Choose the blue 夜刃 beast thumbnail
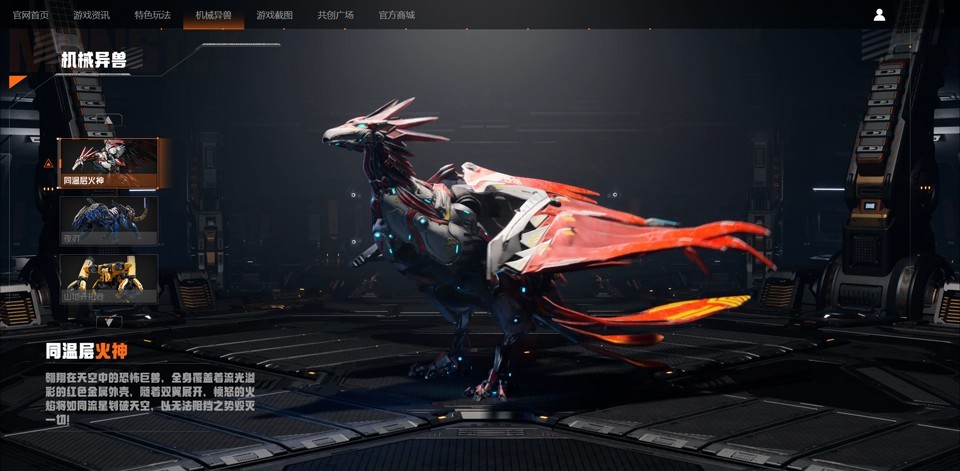 point(109,220)
